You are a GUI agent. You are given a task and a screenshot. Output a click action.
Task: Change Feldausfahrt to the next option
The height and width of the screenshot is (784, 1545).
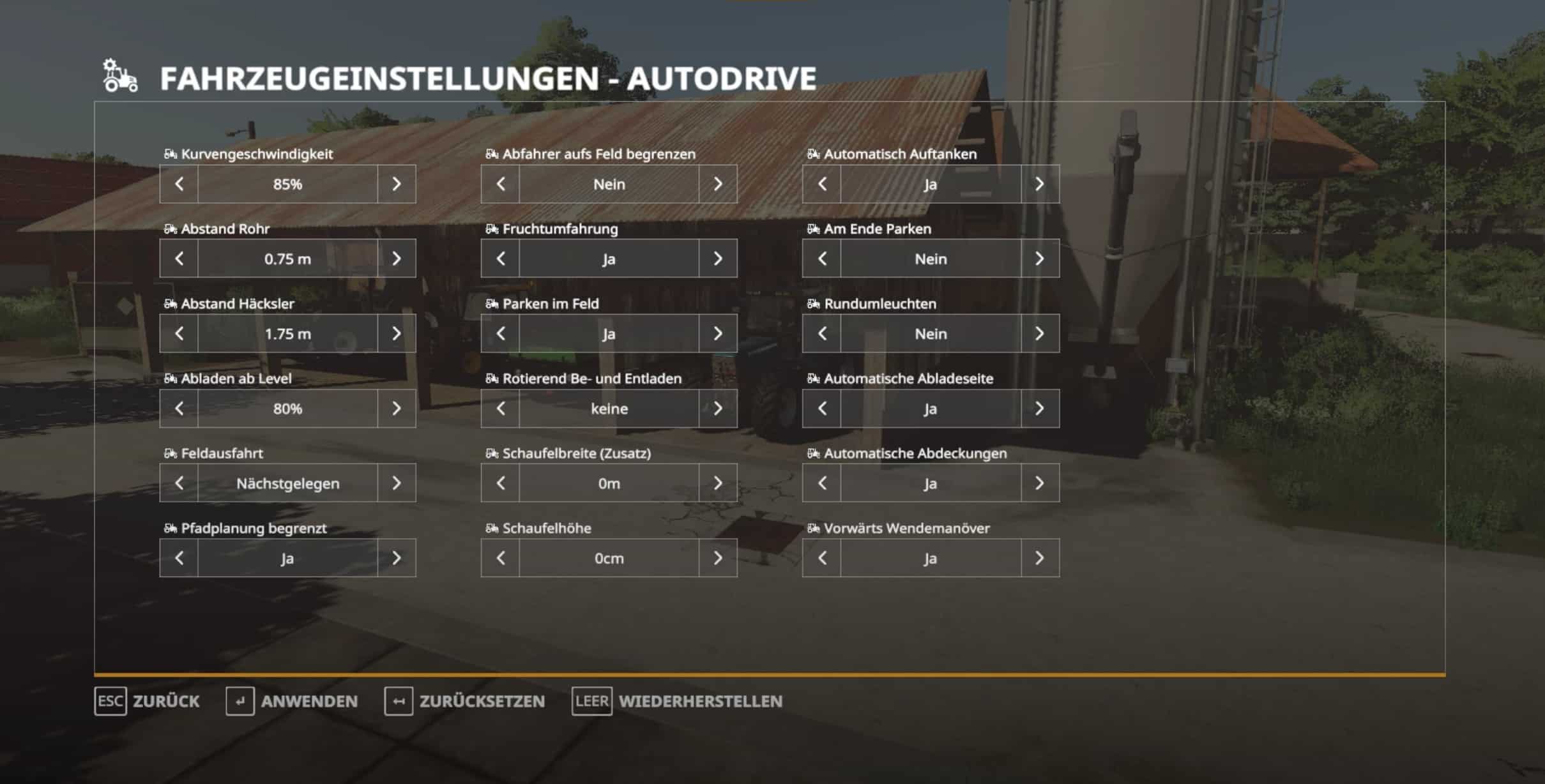397,483
